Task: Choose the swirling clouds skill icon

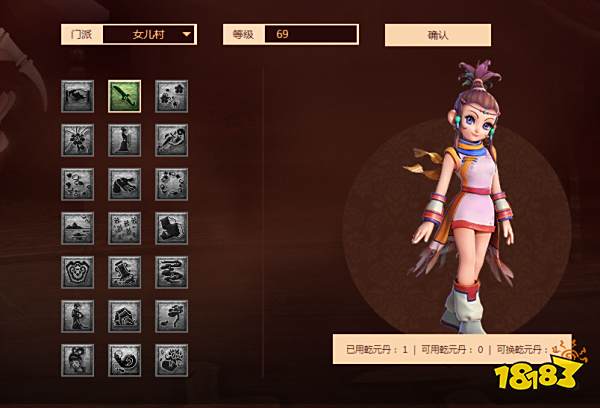Action: (x=171, y=272)
